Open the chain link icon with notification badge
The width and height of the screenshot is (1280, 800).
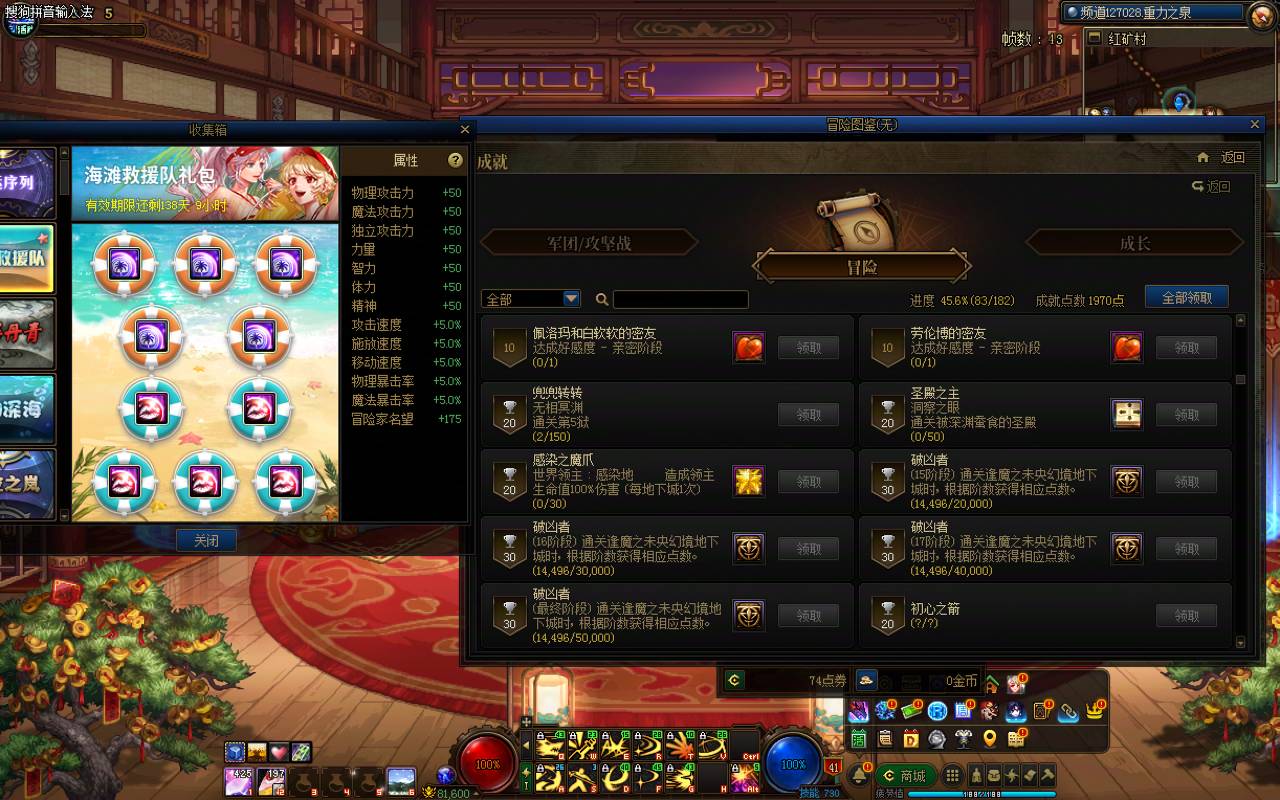1069,710
